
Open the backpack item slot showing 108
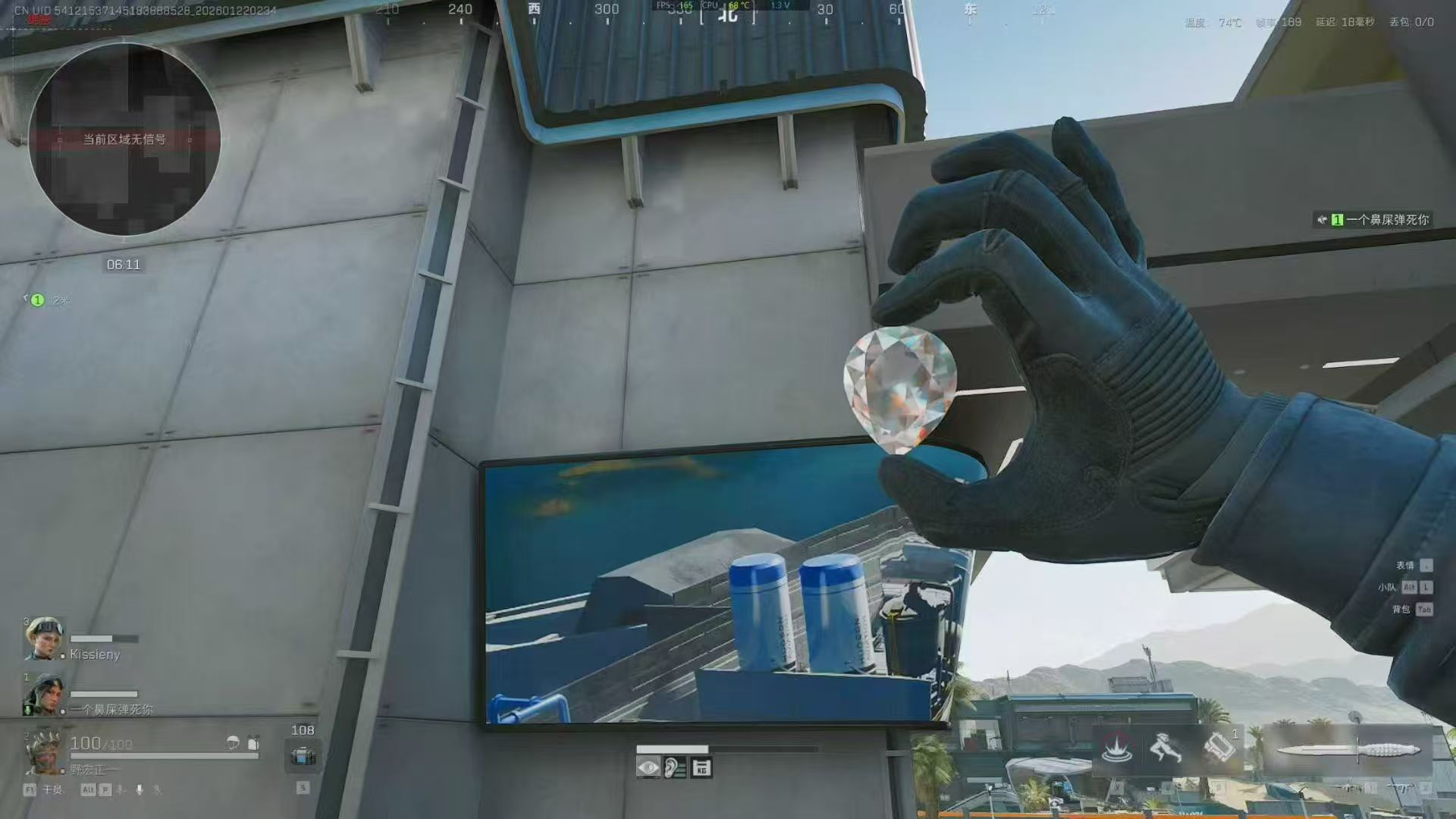coord(303,756)
